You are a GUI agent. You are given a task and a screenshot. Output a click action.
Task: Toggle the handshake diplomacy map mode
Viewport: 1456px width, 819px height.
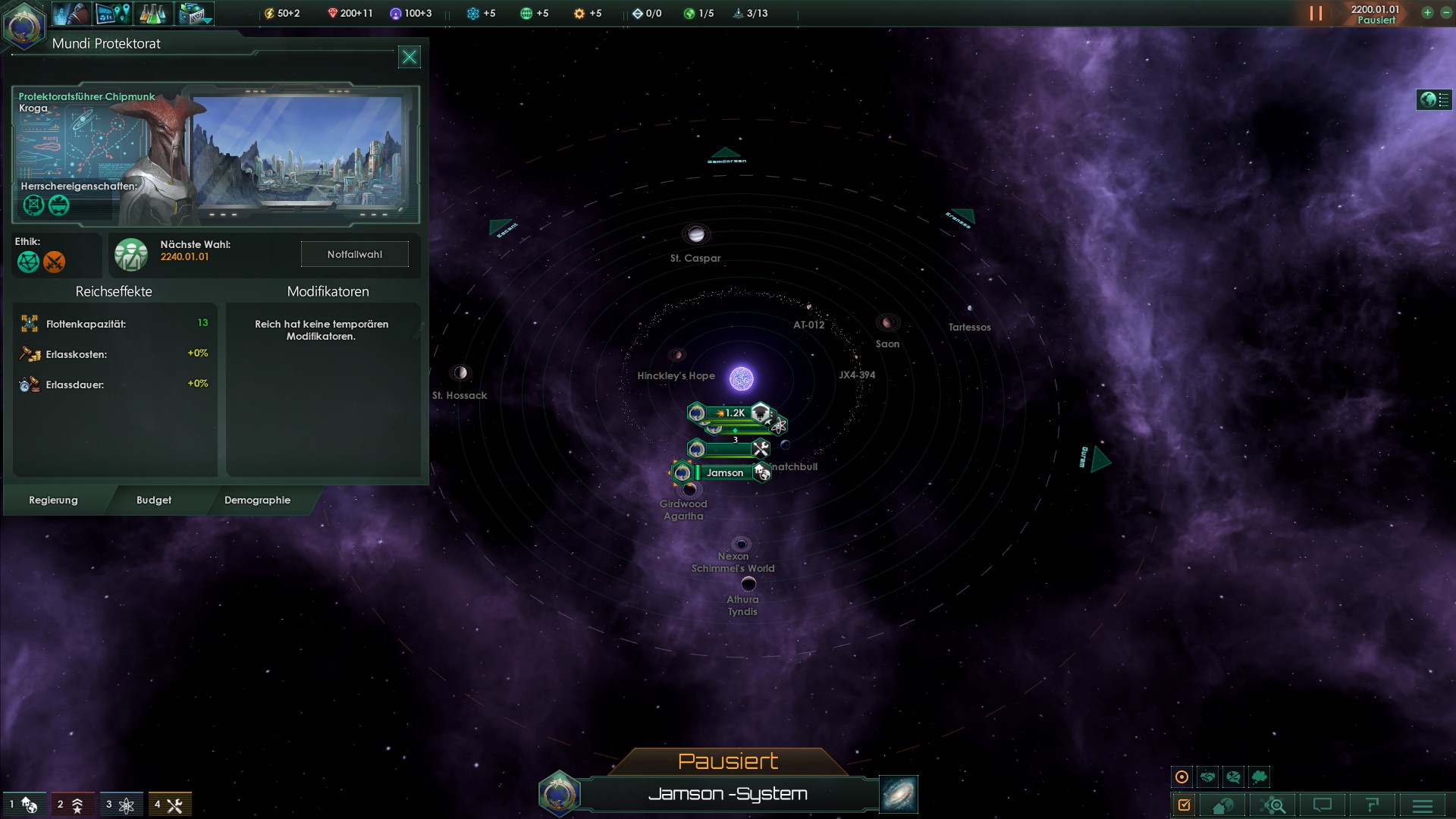tap(1208, 777)
